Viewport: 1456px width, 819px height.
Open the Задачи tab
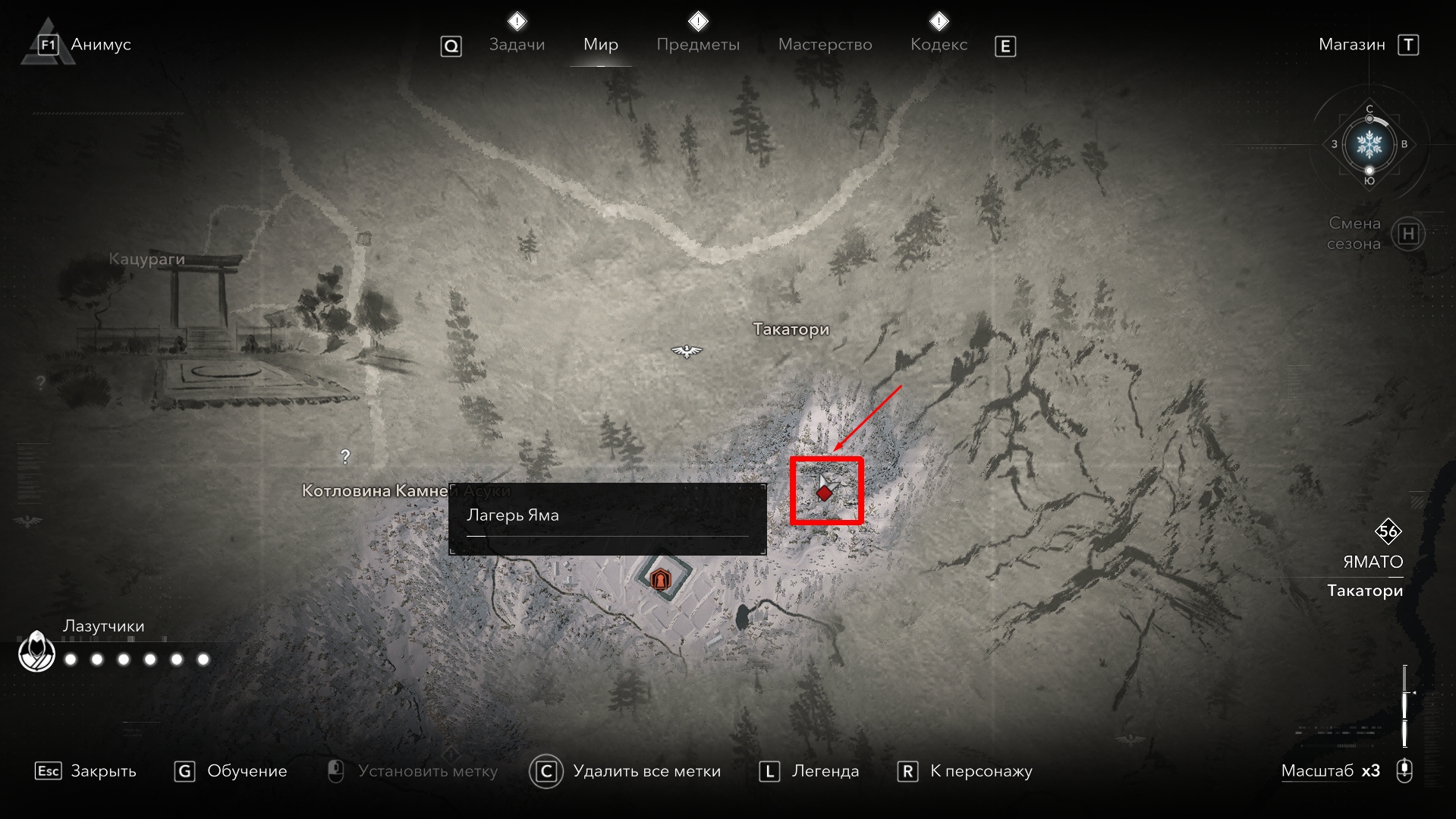(x=517, y=45)
